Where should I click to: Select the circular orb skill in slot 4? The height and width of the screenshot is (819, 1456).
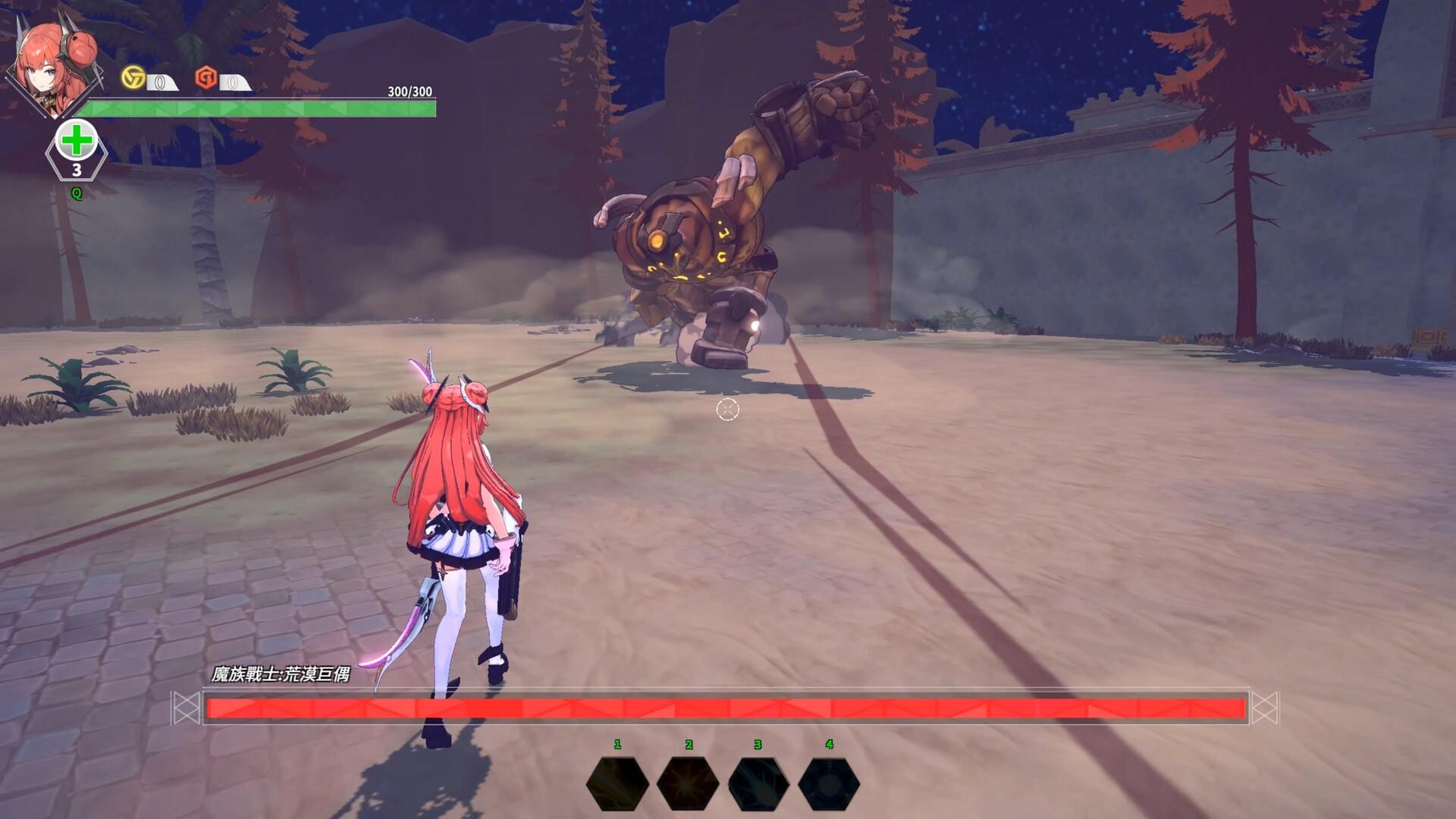tap(829, 783)
